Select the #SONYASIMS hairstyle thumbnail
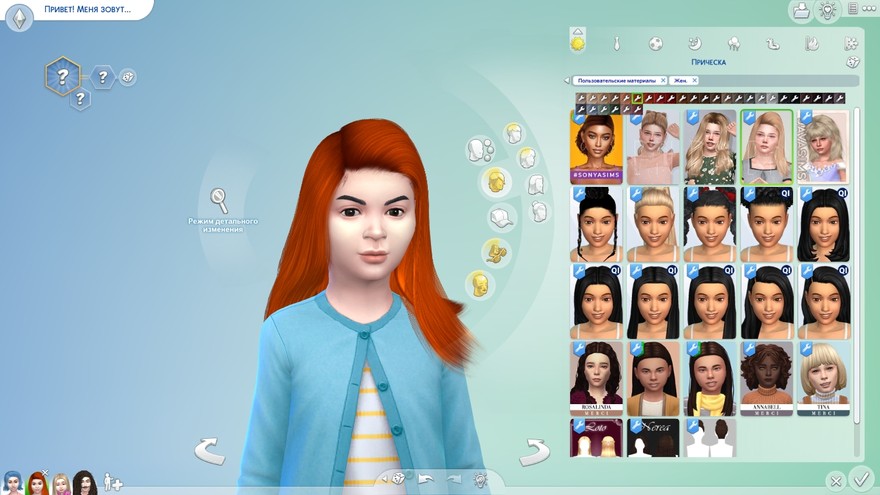Screen dimensions: 880x495 pos(596,147)
